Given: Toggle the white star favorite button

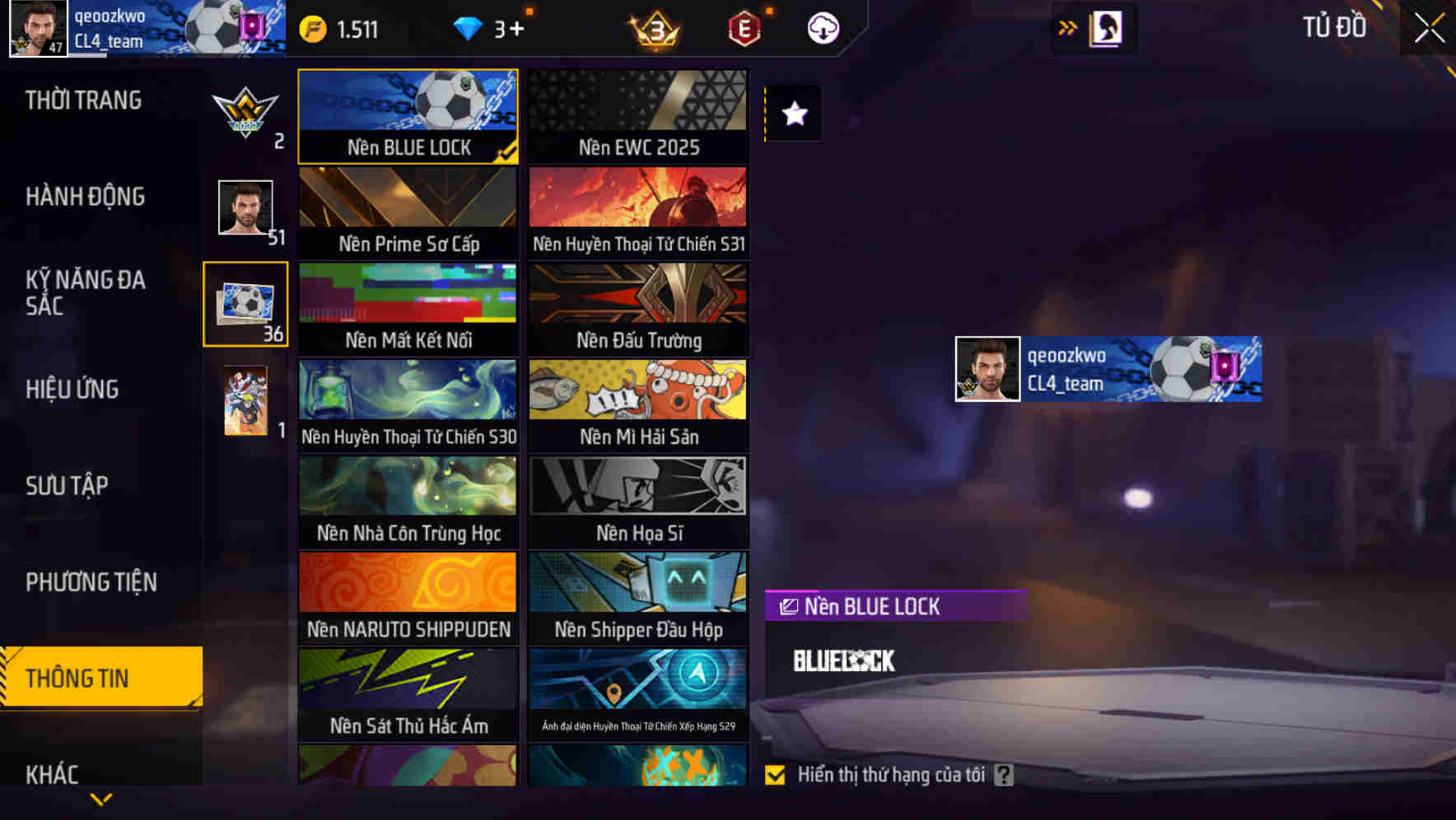Looking at the screenshot, I should click(x=793, y=114).
